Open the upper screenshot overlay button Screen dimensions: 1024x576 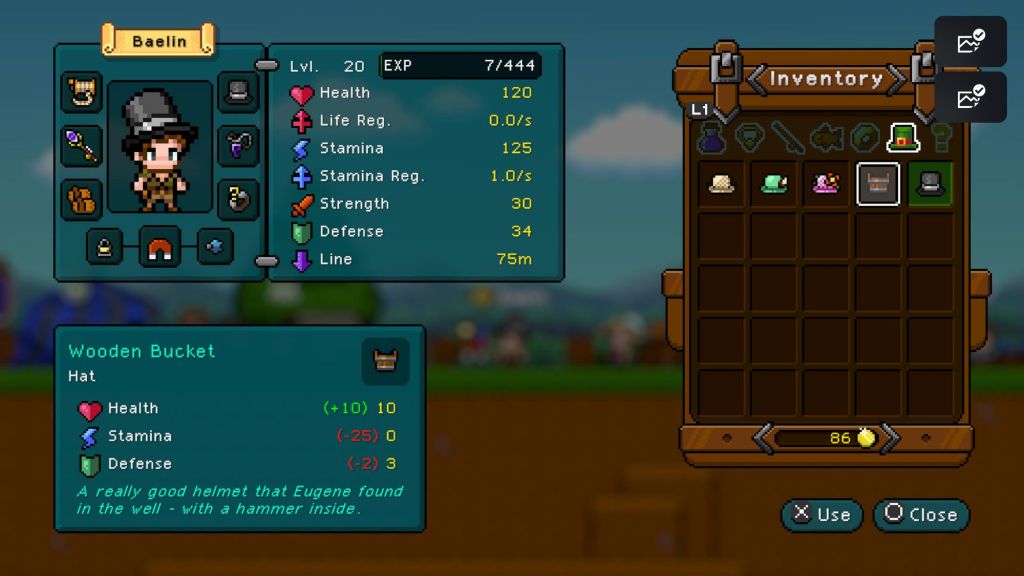click(x=970, y=43)
